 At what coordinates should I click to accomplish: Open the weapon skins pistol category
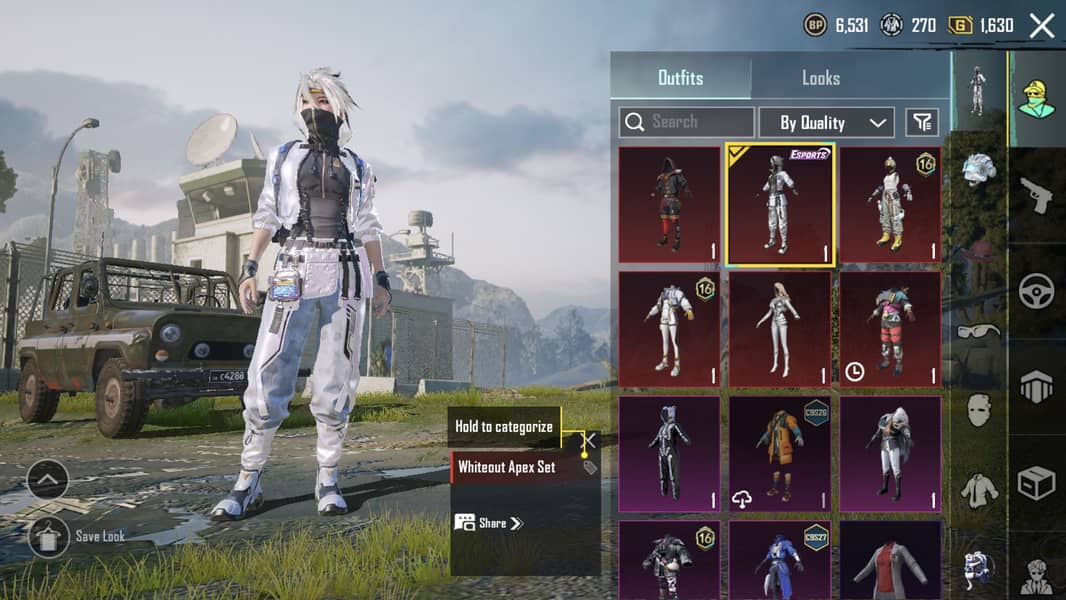1036,194
